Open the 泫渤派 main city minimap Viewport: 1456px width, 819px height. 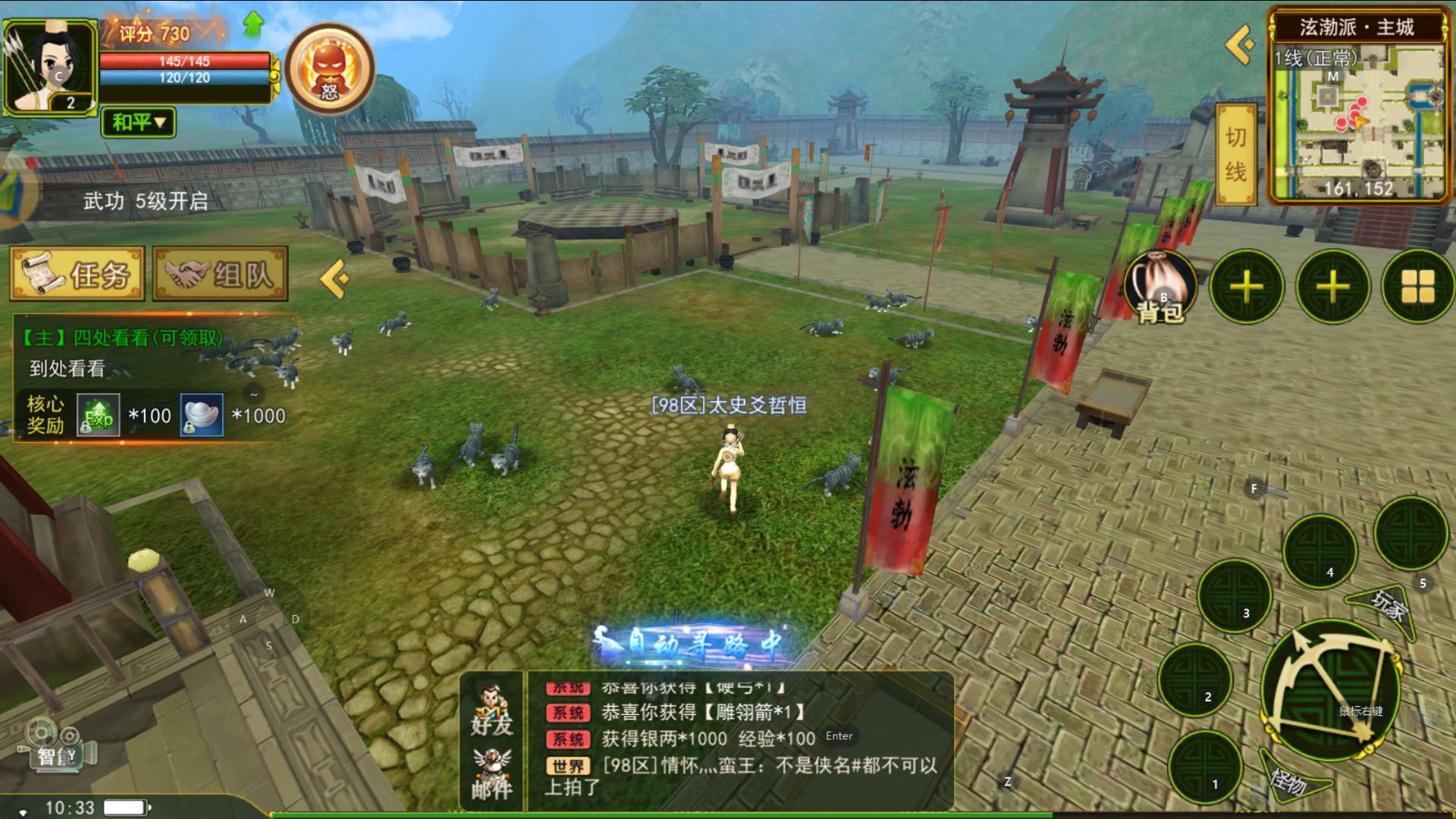[x=1357, y=114]
